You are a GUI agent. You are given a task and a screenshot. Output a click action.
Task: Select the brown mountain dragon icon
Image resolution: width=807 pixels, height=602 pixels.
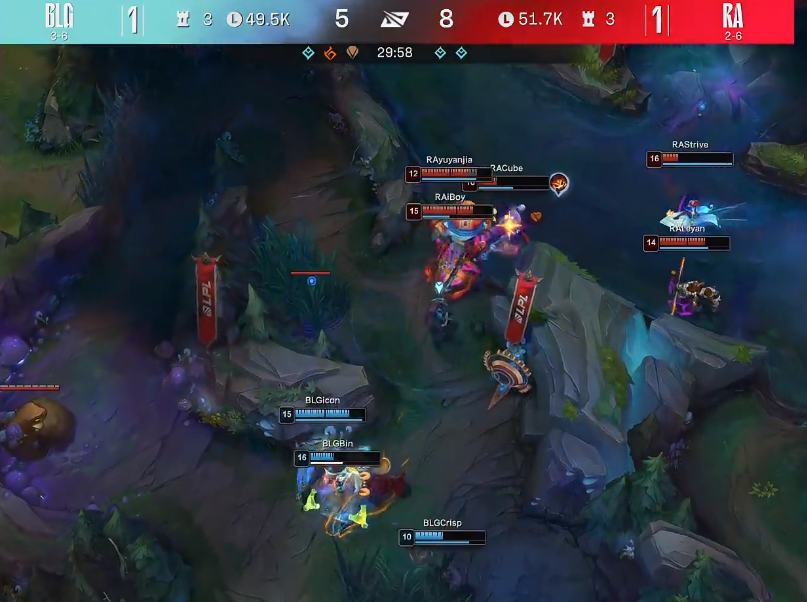350,52
